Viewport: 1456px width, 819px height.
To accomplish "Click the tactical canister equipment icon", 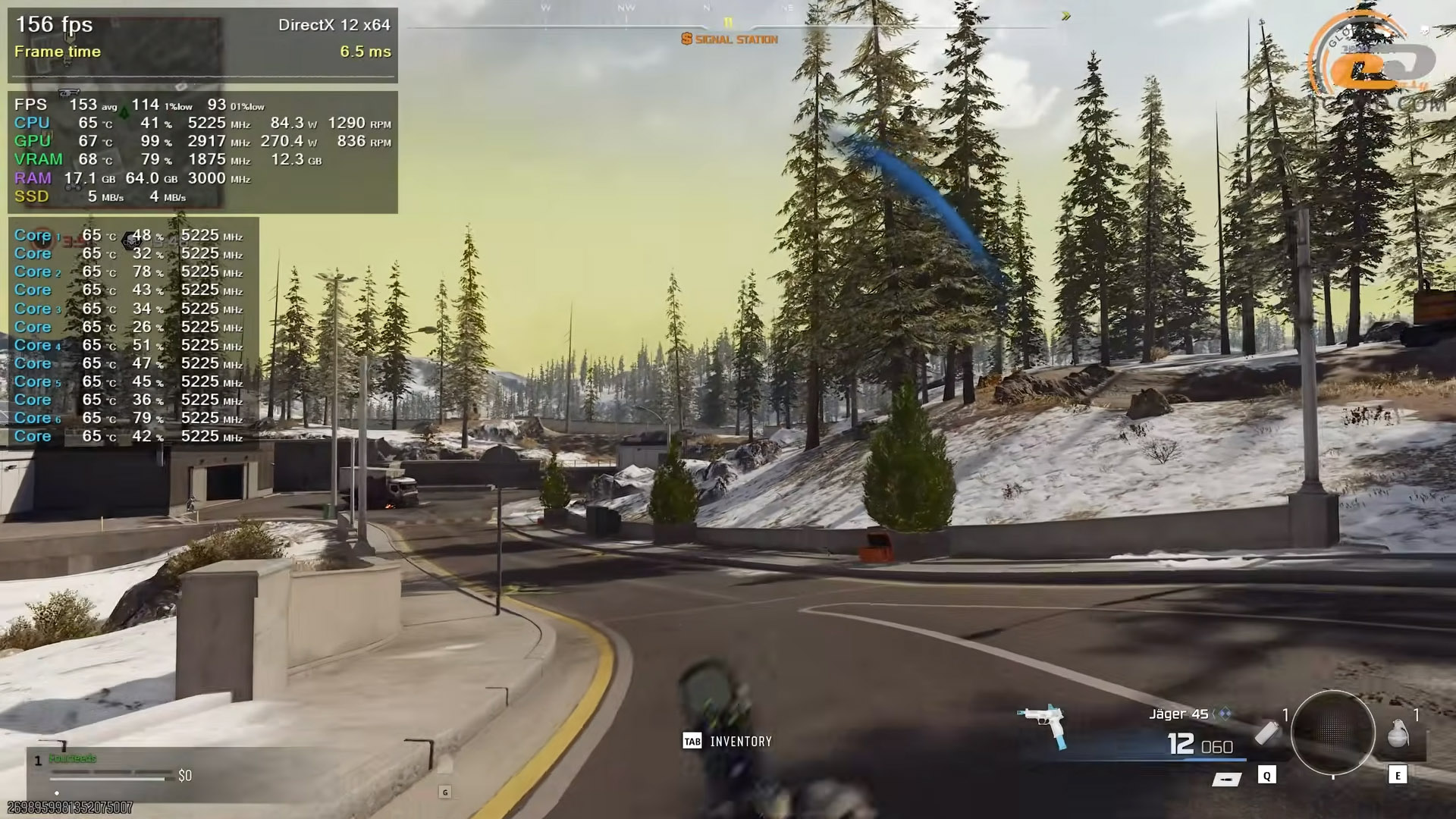I will pyautogui.click(x=1266, y=733).
